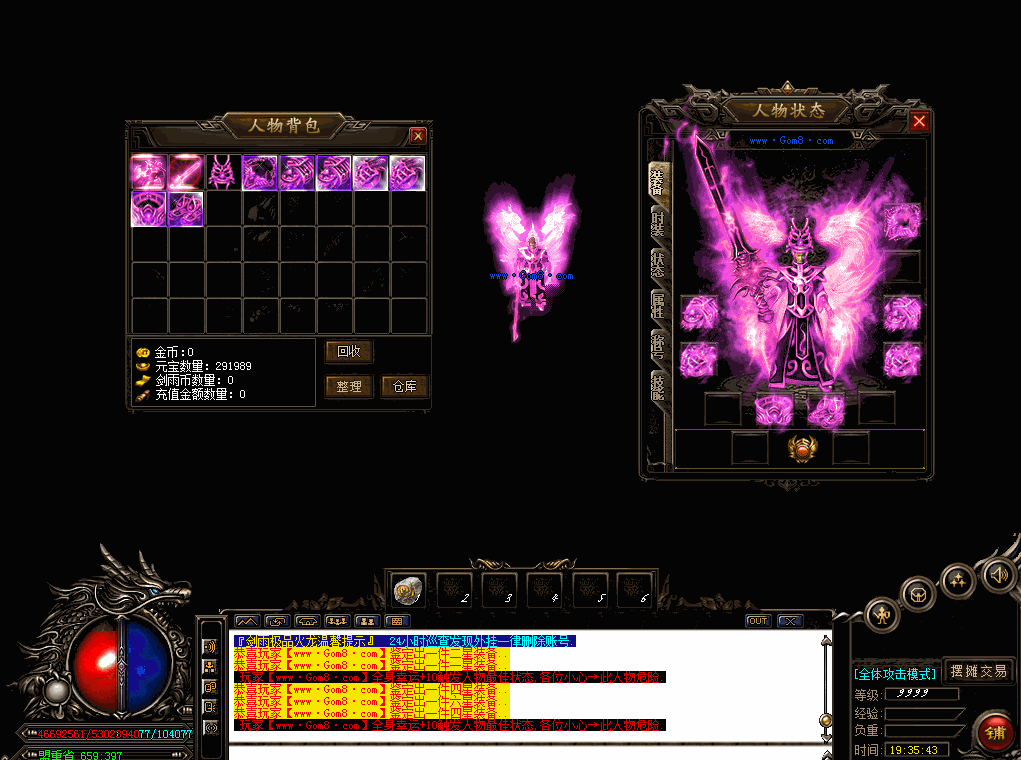Click the 整理 sort button

click(x=349, y=387)
